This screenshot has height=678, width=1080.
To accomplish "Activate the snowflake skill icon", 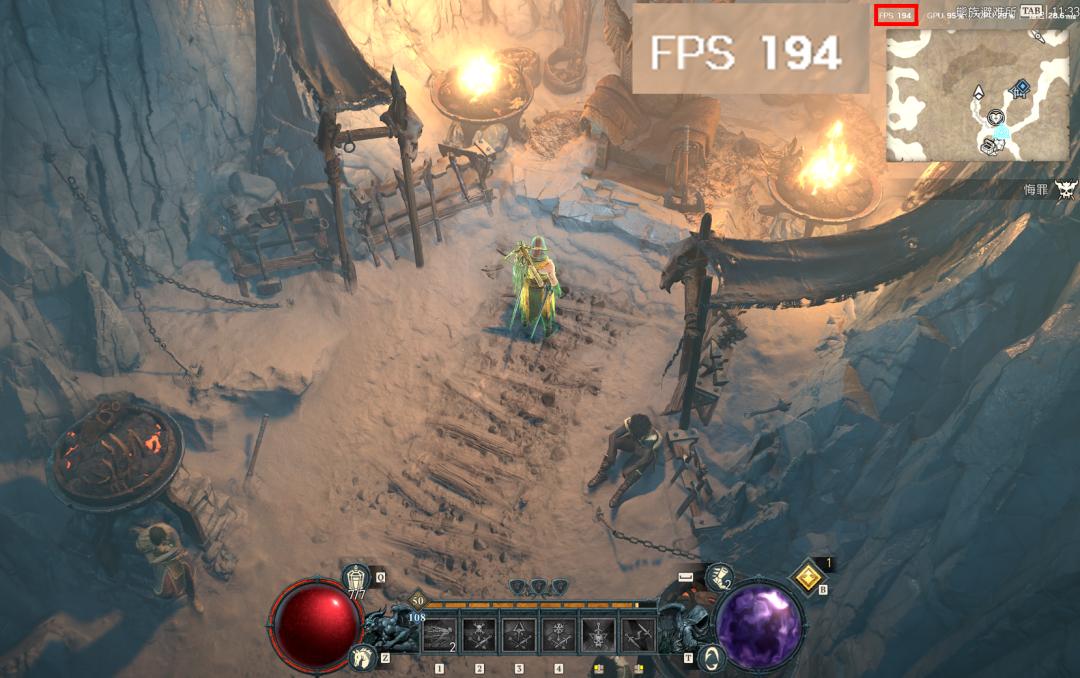I will [x=559, y=634].
